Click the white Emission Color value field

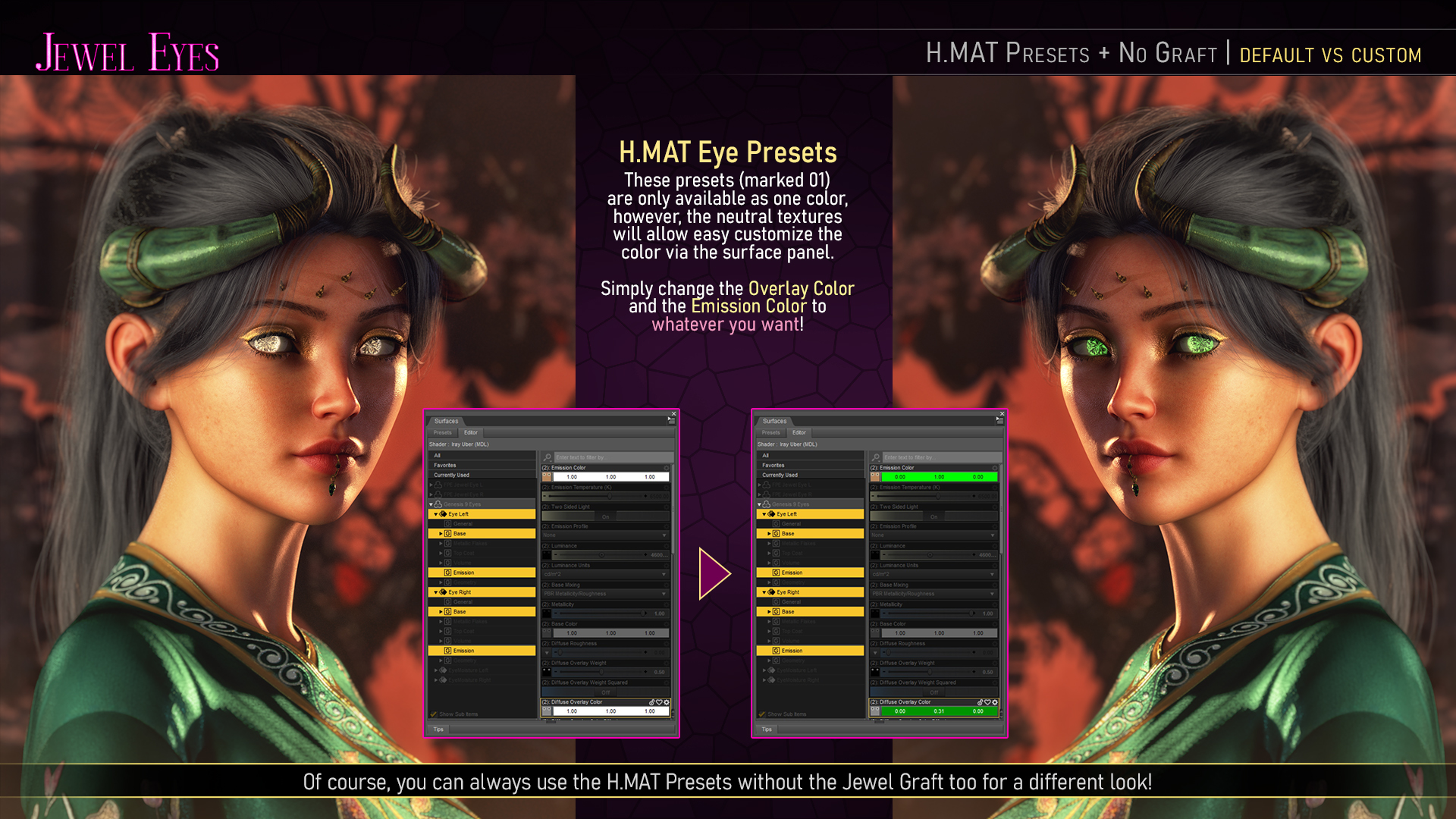pyautogui.click(x=610, y=477)
